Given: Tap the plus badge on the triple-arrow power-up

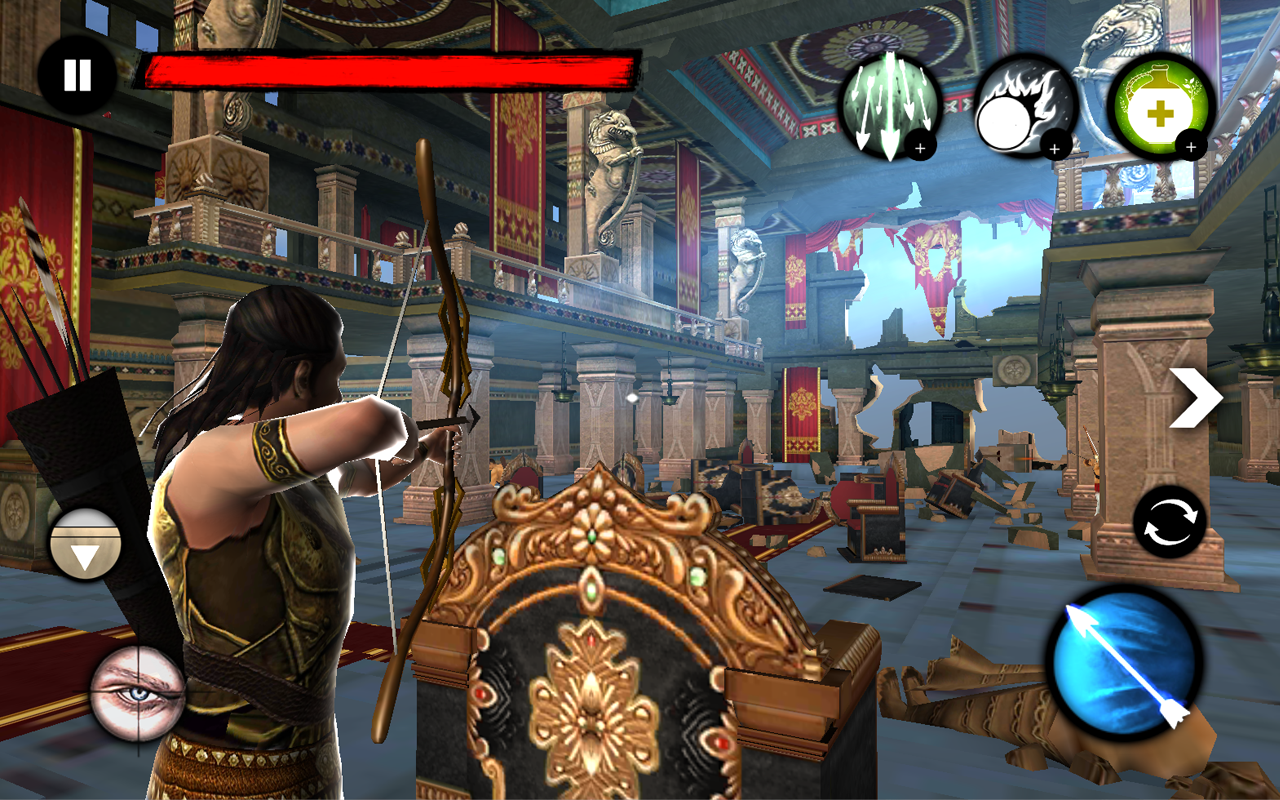Looking at the screenshot, I should (919, 147).
